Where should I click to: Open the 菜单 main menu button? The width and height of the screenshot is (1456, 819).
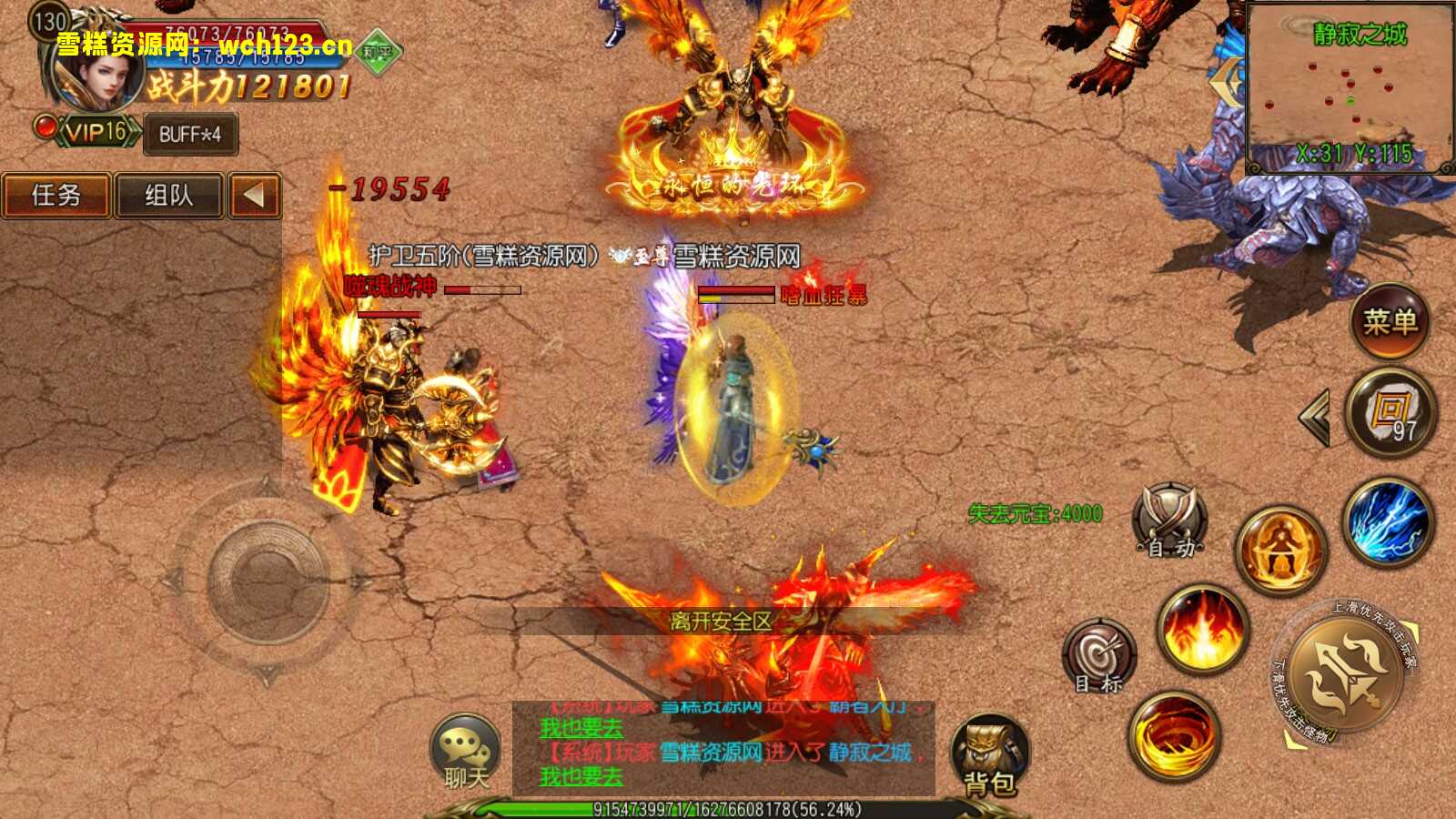coord(1392,320)
